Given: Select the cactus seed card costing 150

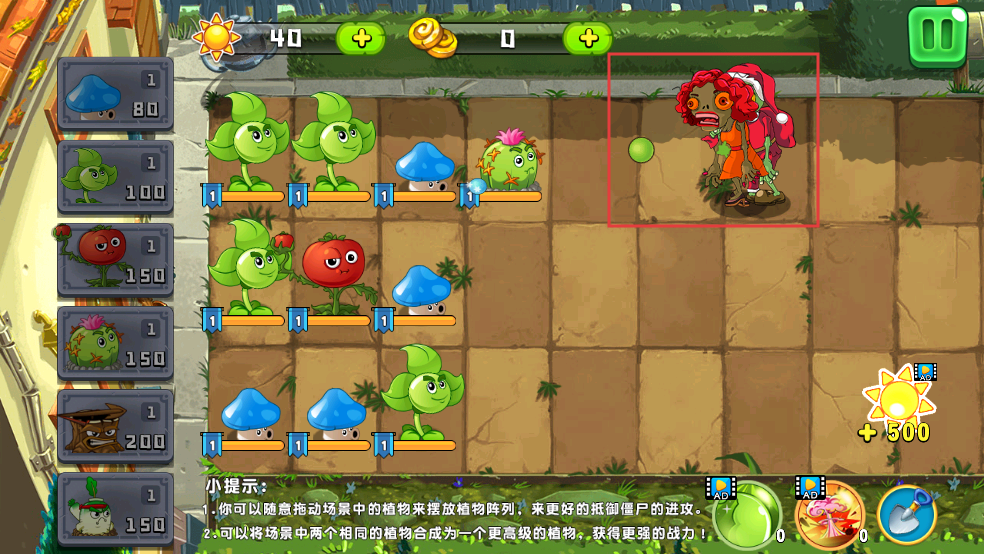Looking at the screenshot, I should (115, 343).
